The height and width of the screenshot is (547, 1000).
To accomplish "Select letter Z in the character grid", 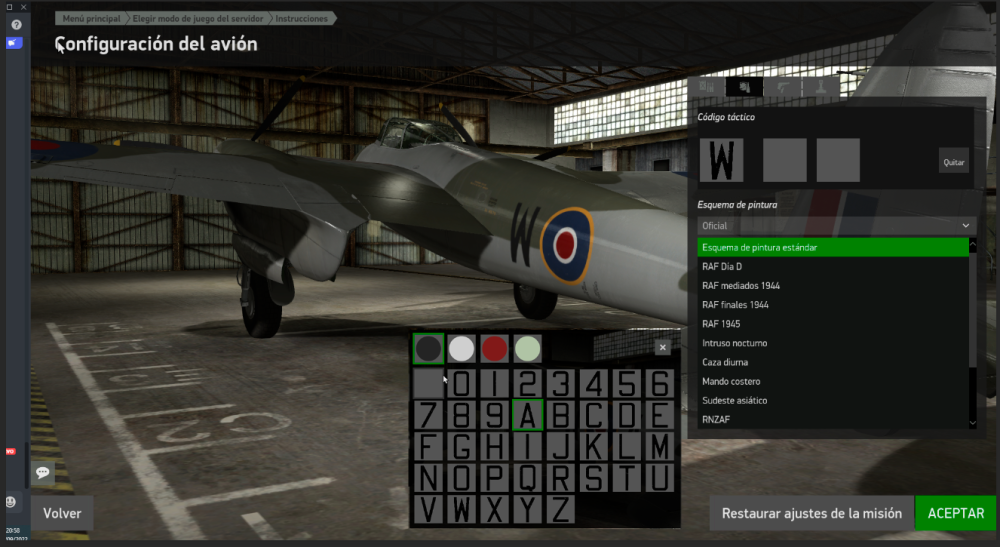I will point(561,510).
